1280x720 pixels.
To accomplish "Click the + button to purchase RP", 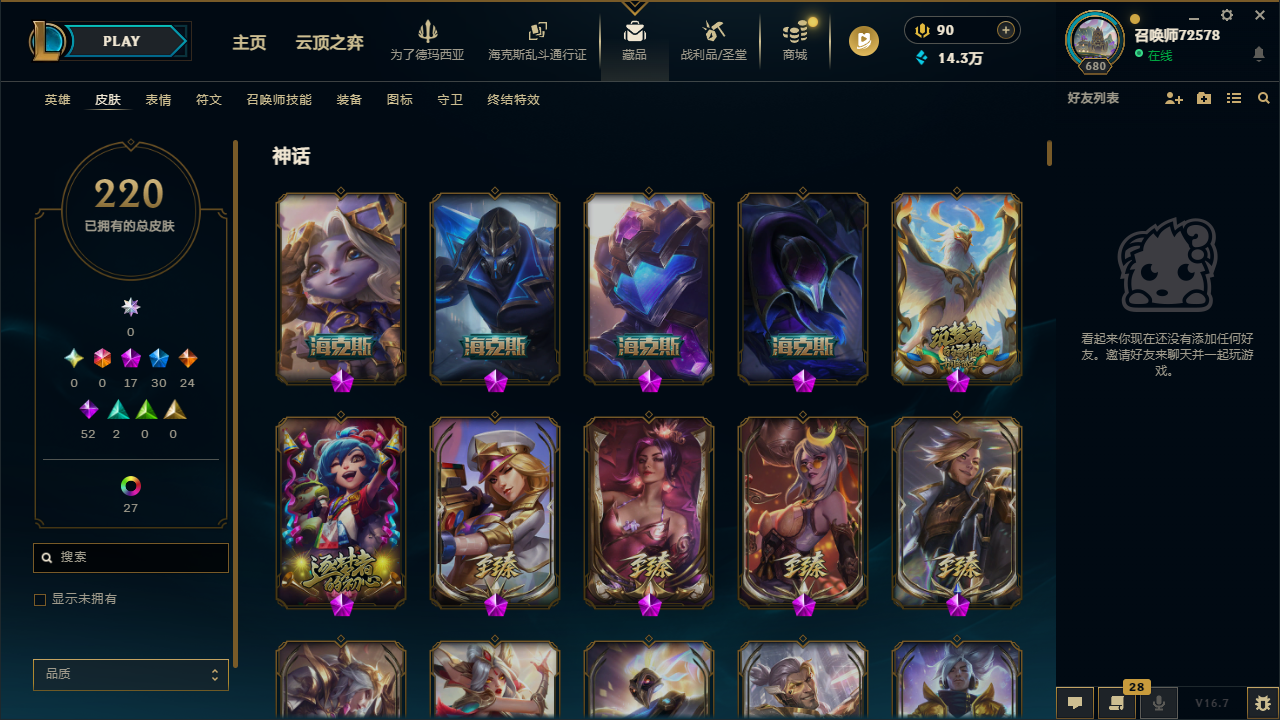I will pyautogui.click(x=1004, y=30).
